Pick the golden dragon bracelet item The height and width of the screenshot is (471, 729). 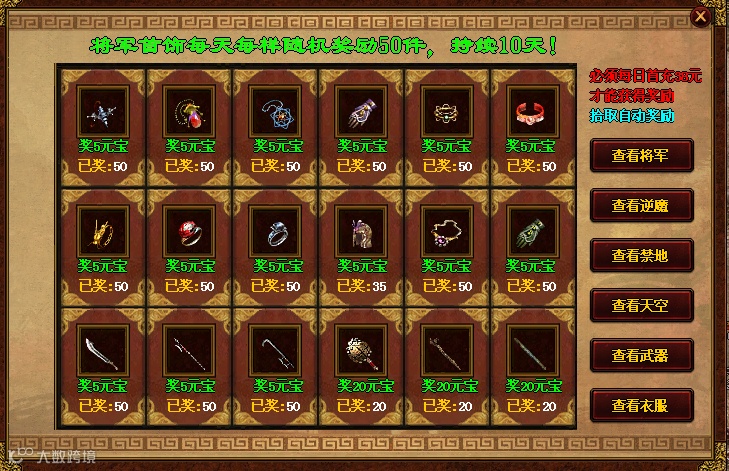pos(103,230)
